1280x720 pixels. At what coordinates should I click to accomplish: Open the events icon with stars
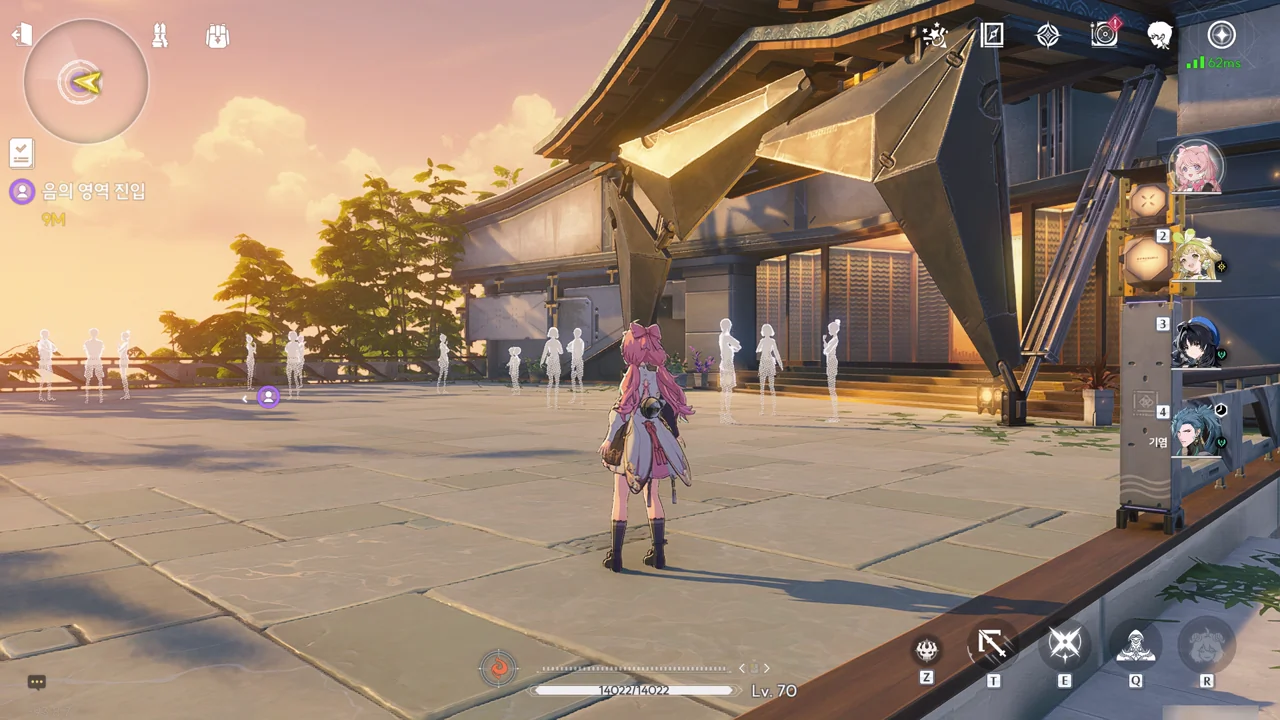(935, 36)
